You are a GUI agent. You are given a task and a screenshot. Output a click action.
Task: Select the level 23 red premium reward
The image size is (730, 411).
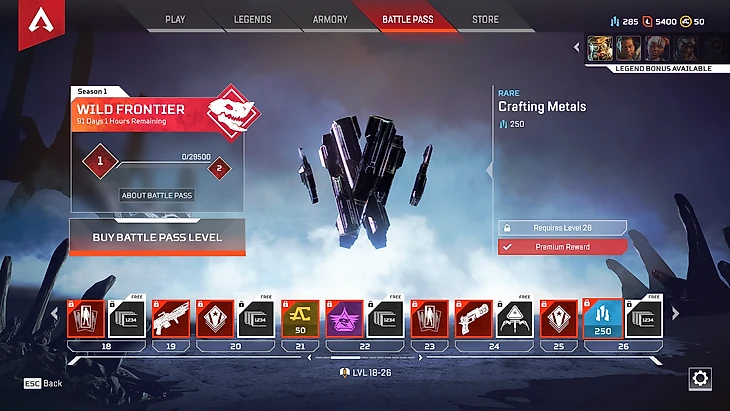pyautogui.click(x=430, y=318)
